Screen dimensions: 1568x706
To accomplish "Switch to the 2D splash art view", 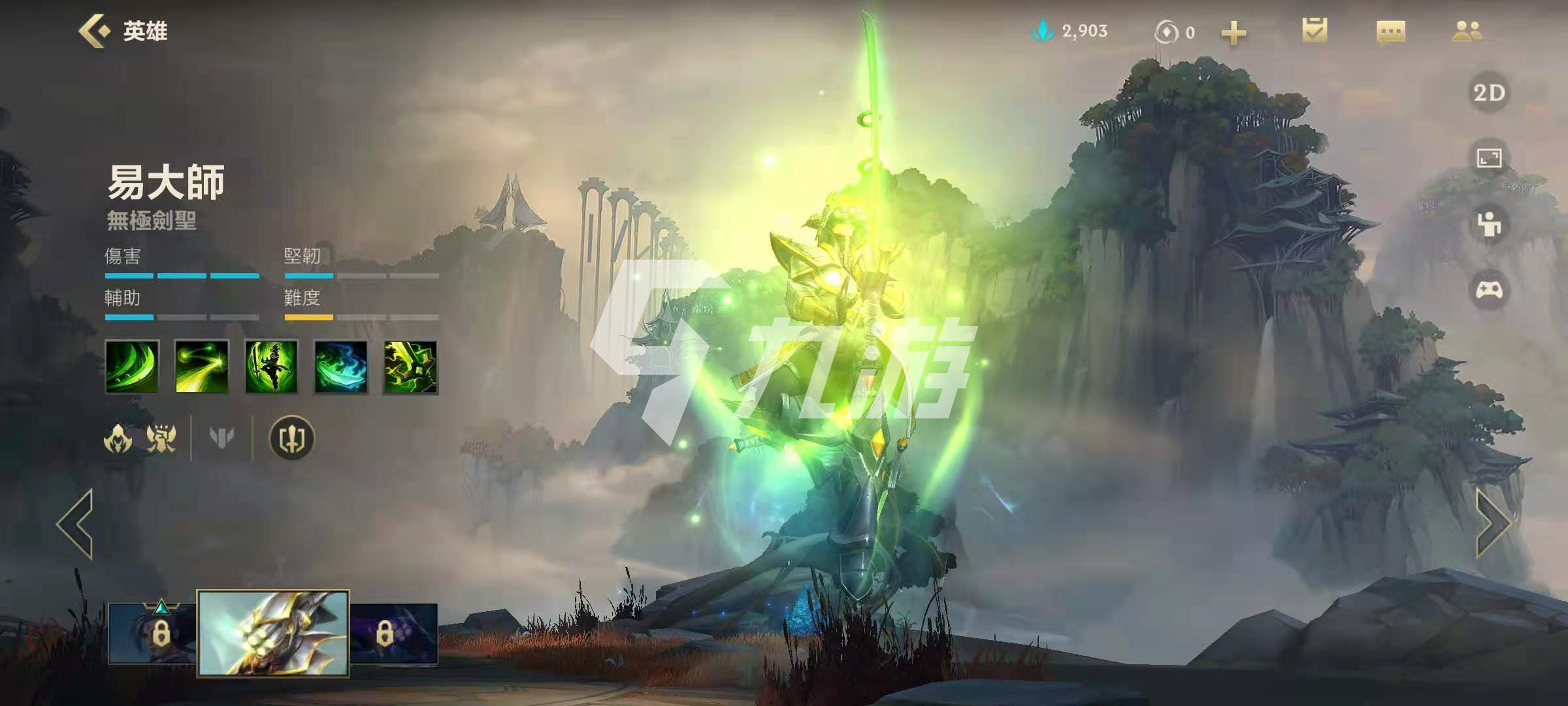I will (1489, 93).
